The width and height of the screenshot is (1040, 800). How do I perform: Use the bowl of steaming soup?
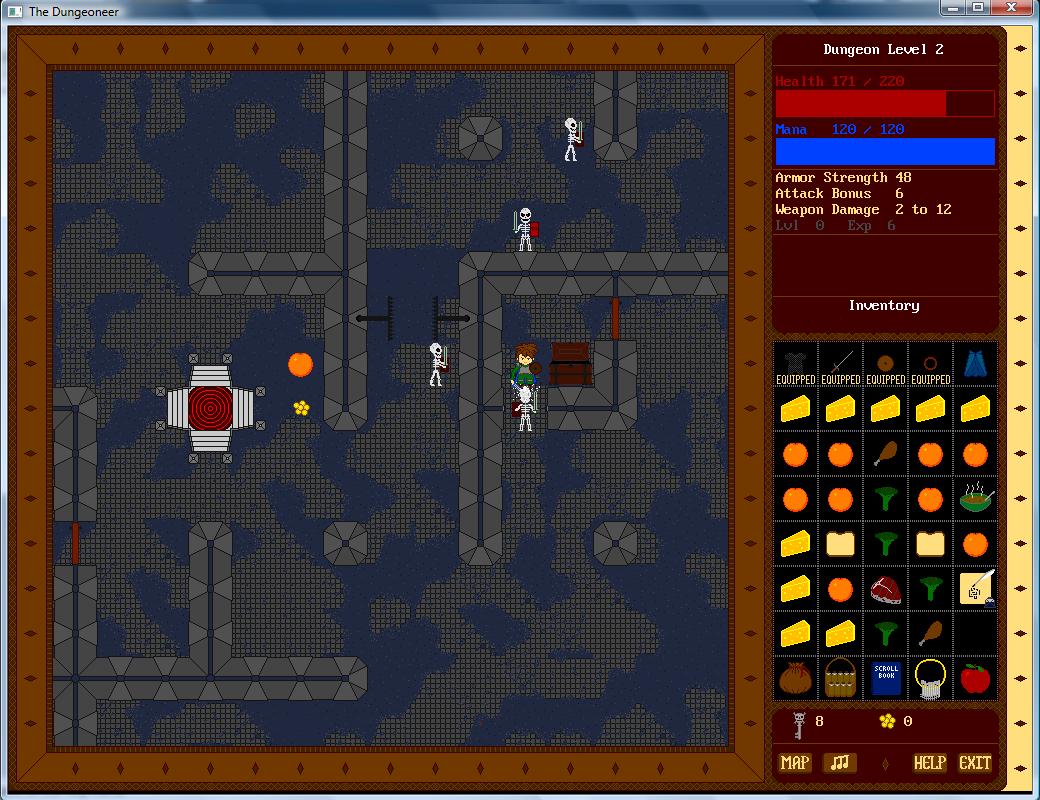click(975, 498)
